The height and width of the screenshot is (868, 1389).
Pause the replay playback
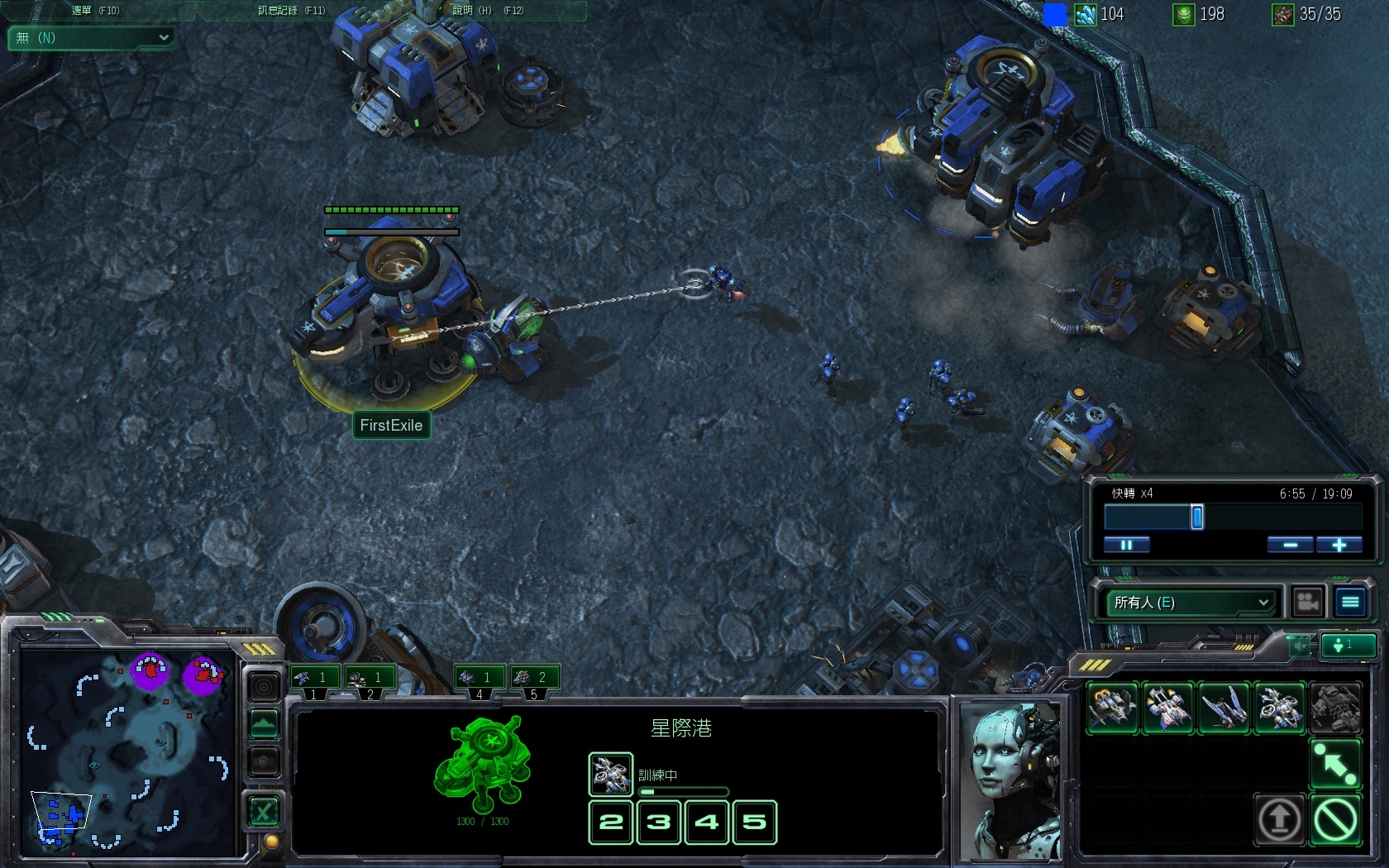pos(1126,545)
